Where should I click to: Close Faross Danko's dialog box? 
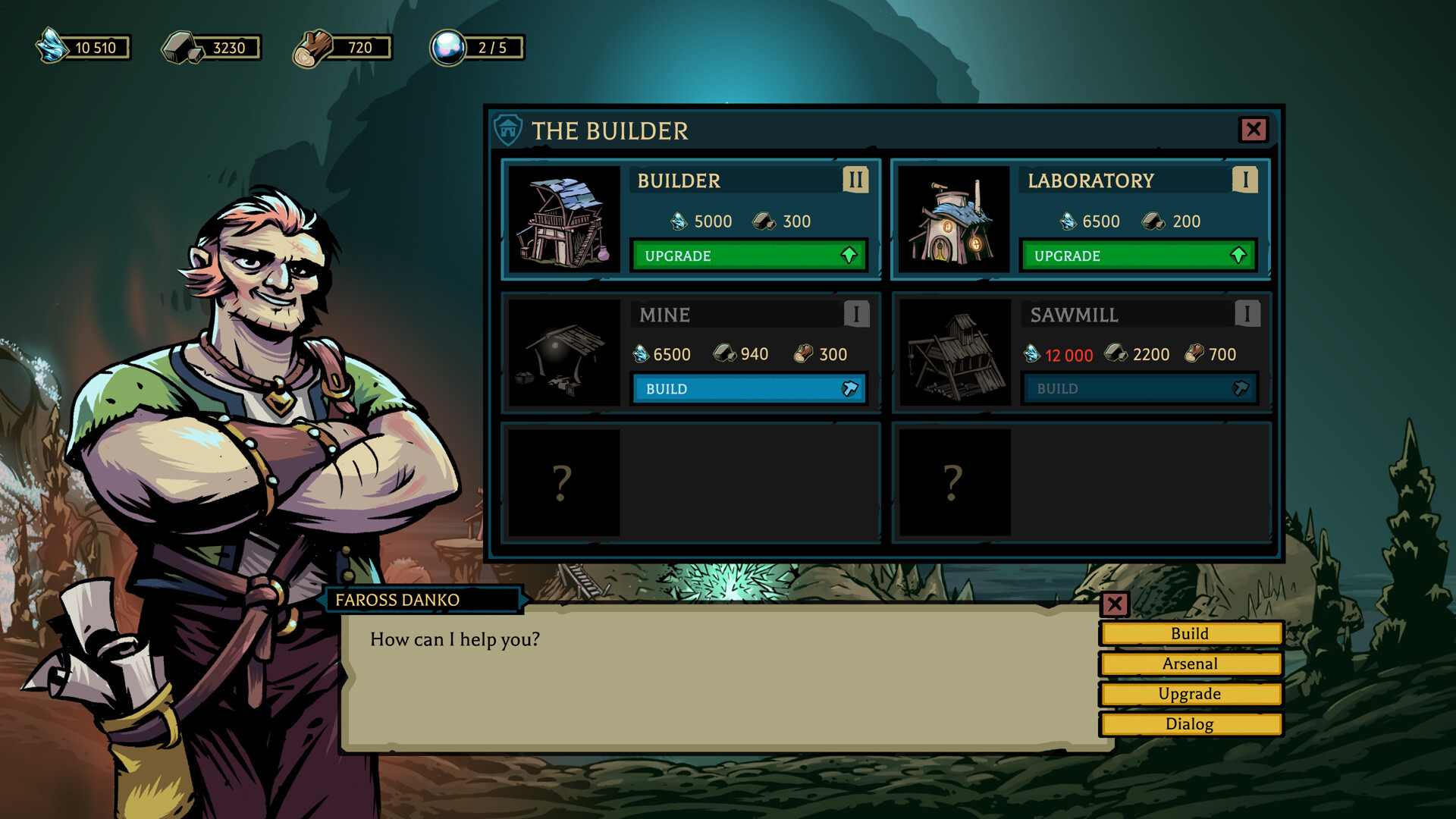(1115, 604)
